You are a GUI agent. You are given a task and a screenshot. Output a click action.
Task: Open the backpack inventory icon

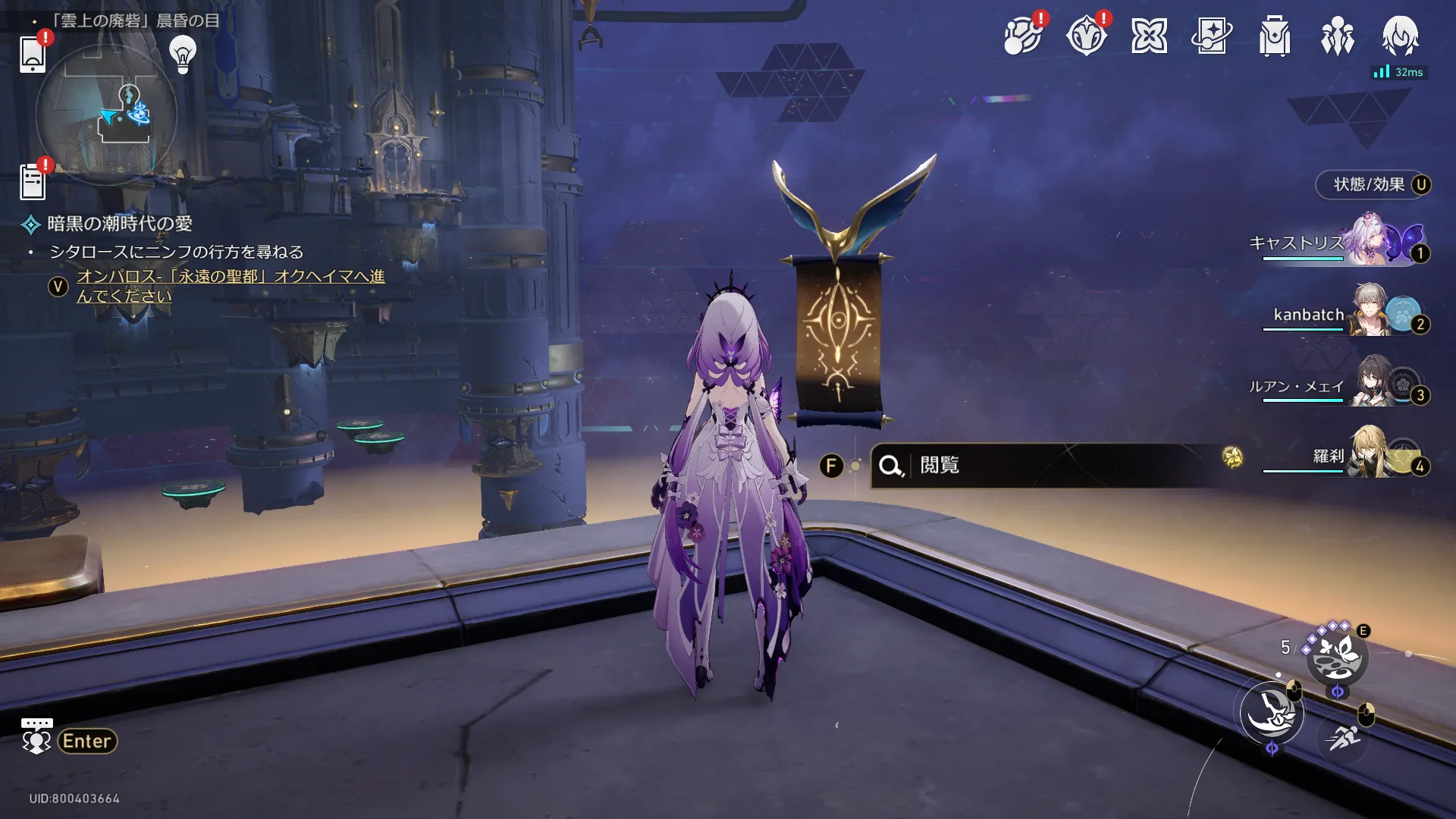1275,36
